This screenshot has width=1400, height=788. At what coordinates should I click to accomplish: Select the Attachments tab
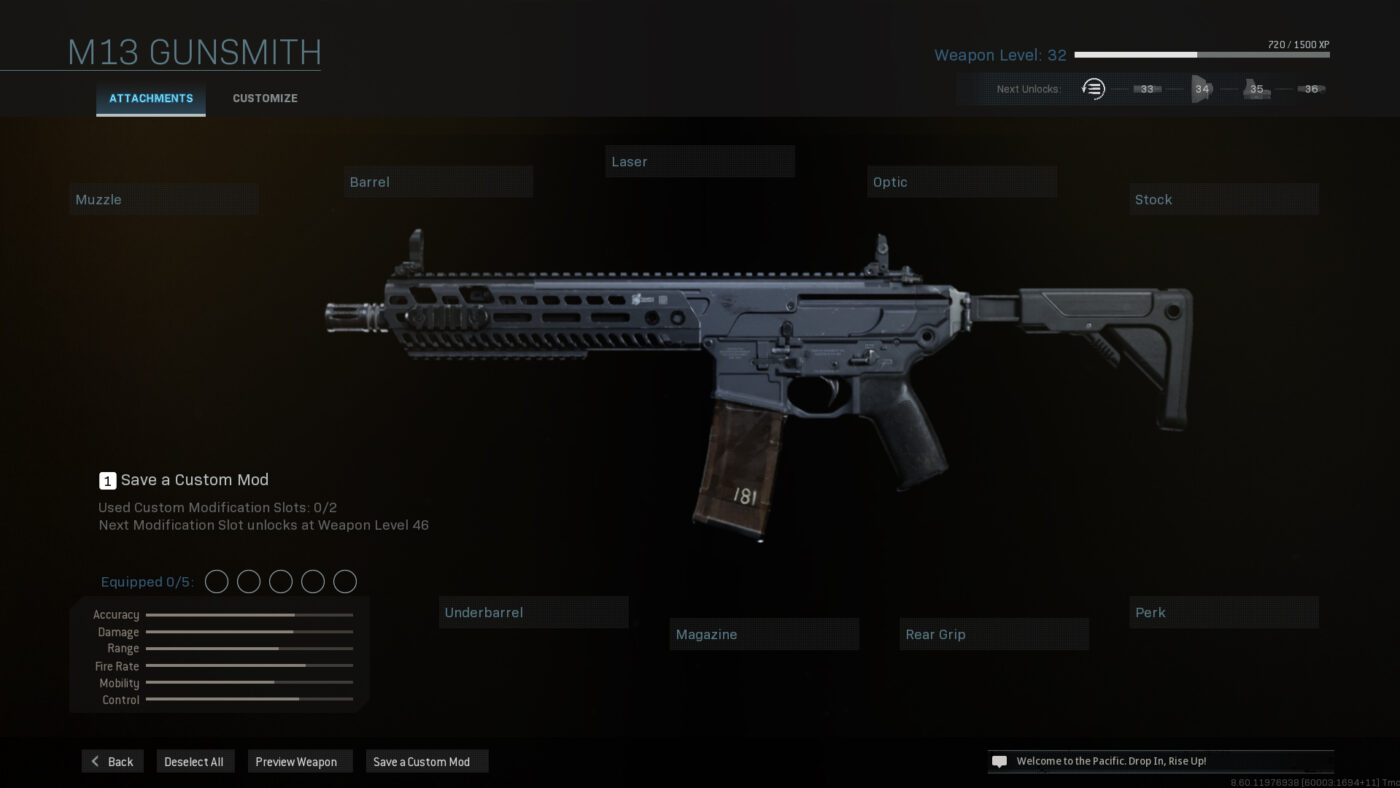click(150, 98)
